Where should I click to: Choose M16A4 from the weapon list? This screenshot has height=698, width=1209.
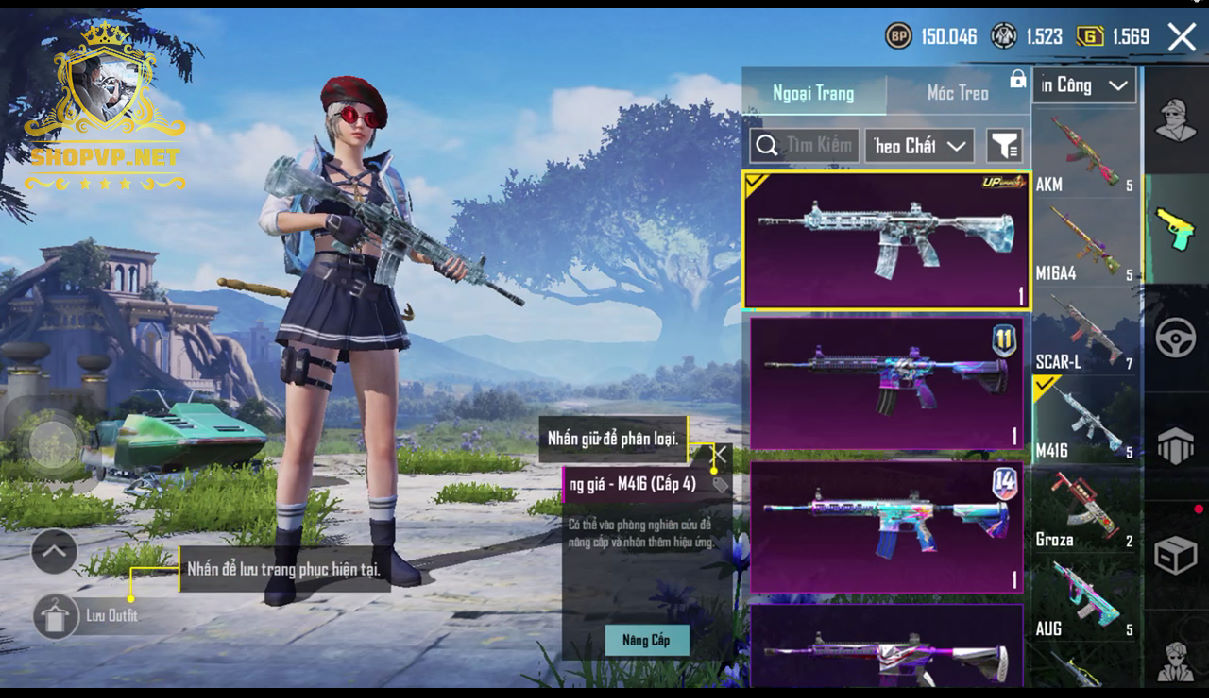(1085, 244)
